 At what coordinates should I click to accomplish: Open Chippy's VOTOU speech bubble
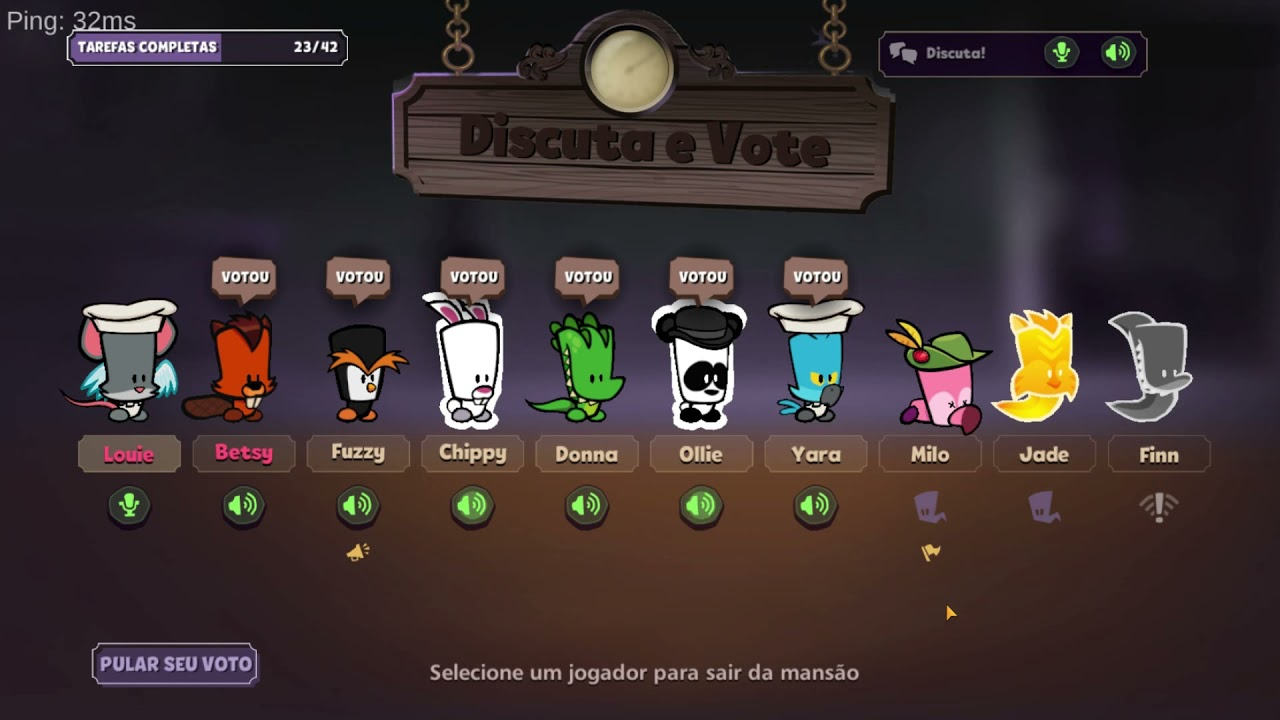pyautogui.click(x=472, y=277)
